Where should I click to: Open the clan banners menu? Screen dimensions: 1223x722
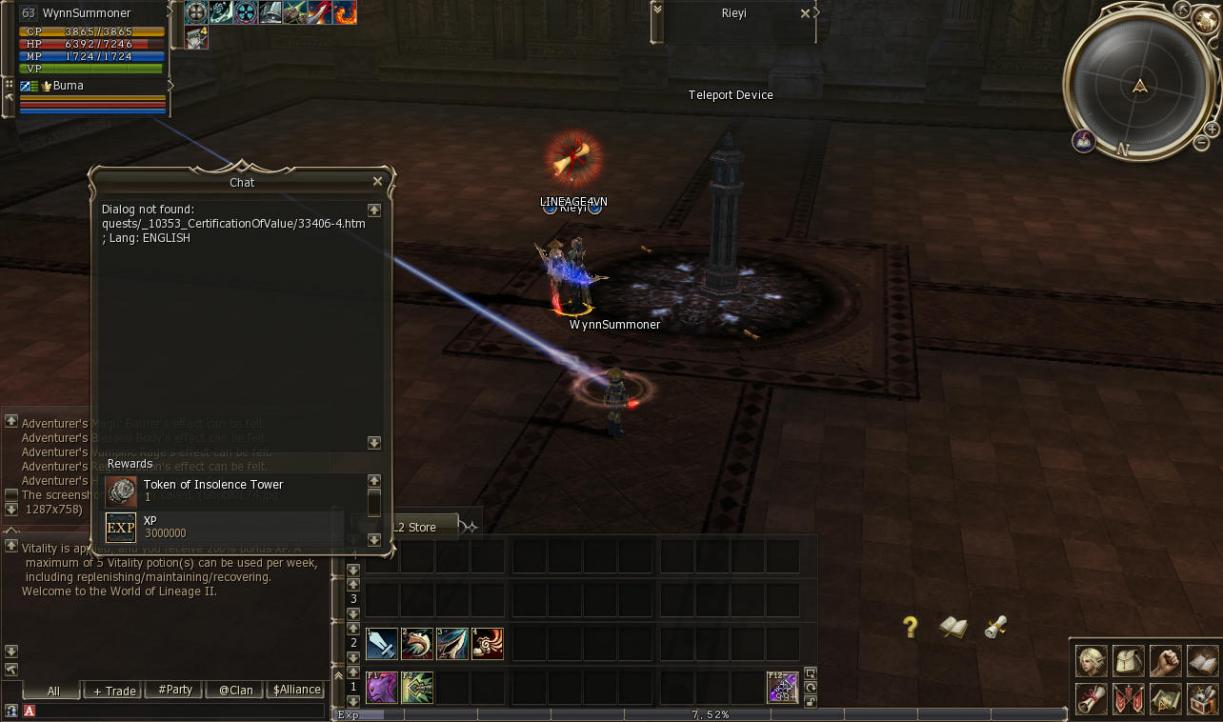pyautogui.click(x=1128, y=697)
